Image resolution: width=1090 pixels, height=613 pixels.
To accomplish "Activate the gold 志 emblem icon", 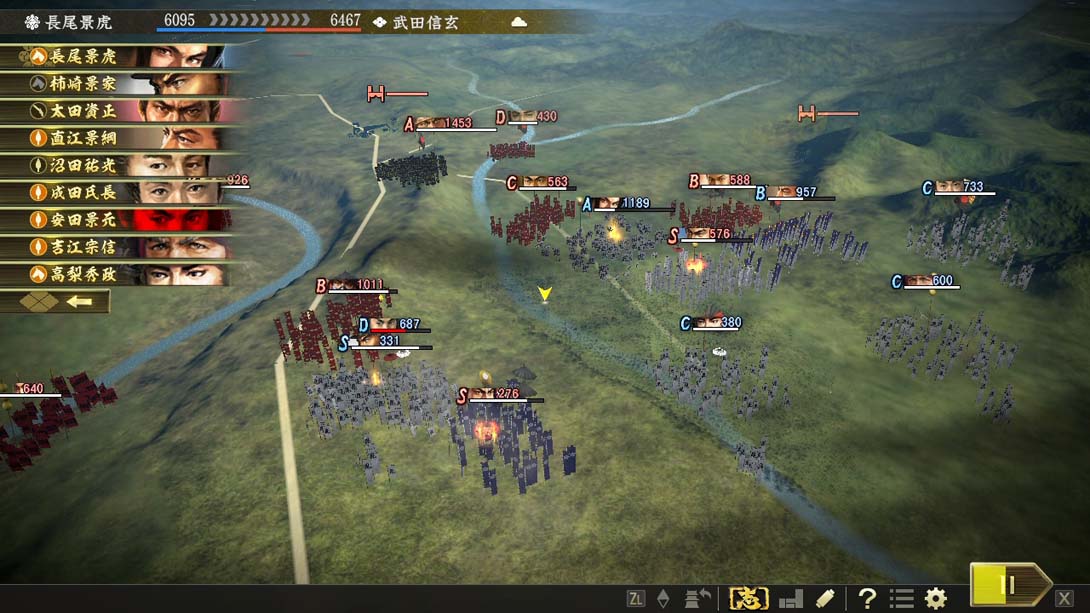I will (x=748, y=598).
